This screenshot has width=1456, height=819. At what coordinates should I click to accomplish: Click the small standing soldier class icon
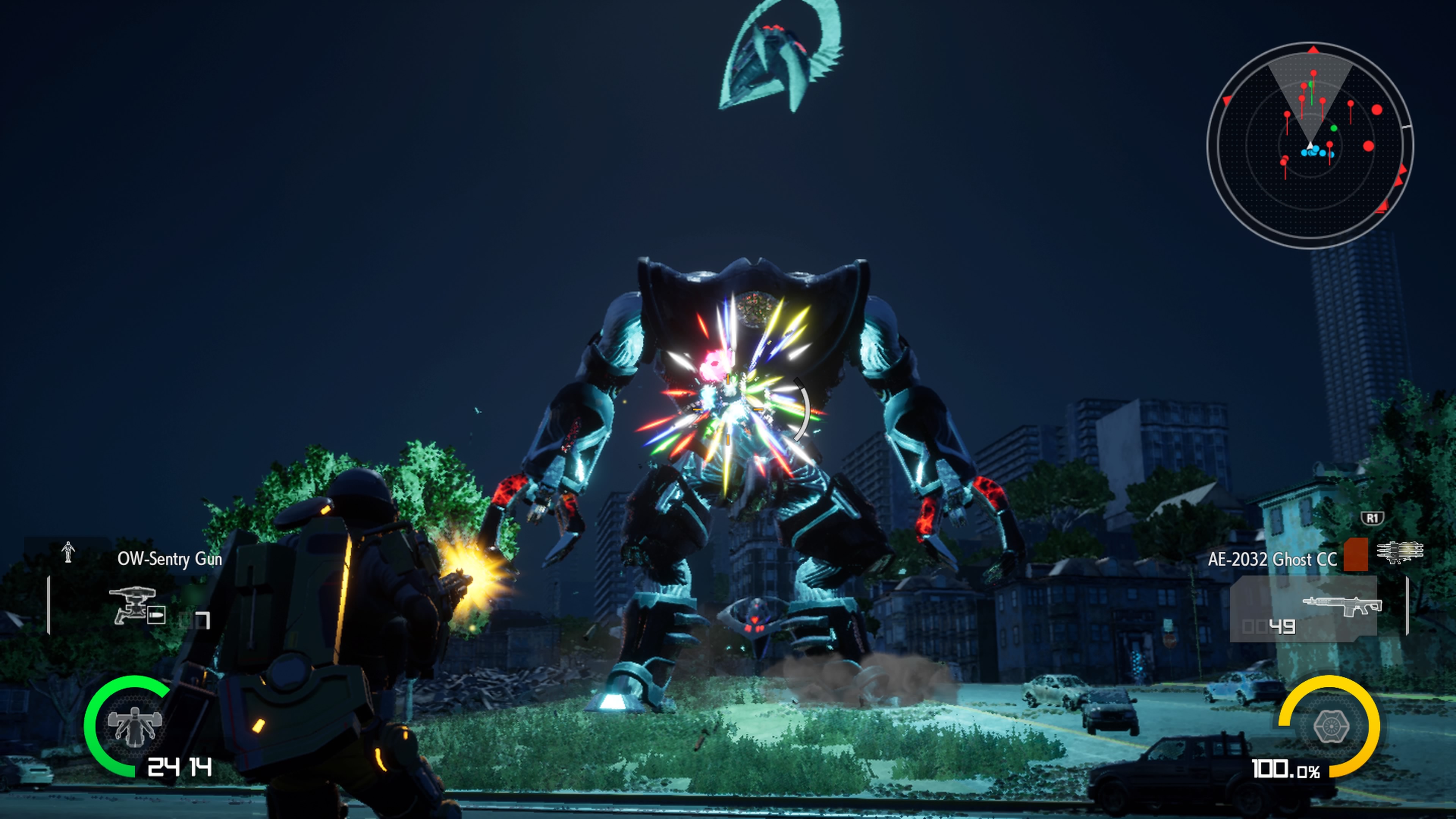[68, 552]
